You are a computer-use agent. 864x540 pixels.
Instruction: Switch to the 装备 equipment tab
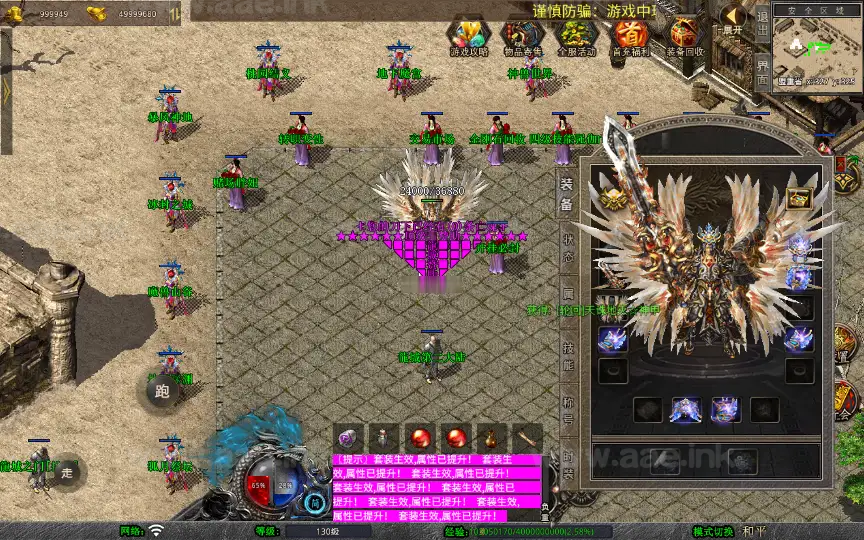[x=566, y=196]
